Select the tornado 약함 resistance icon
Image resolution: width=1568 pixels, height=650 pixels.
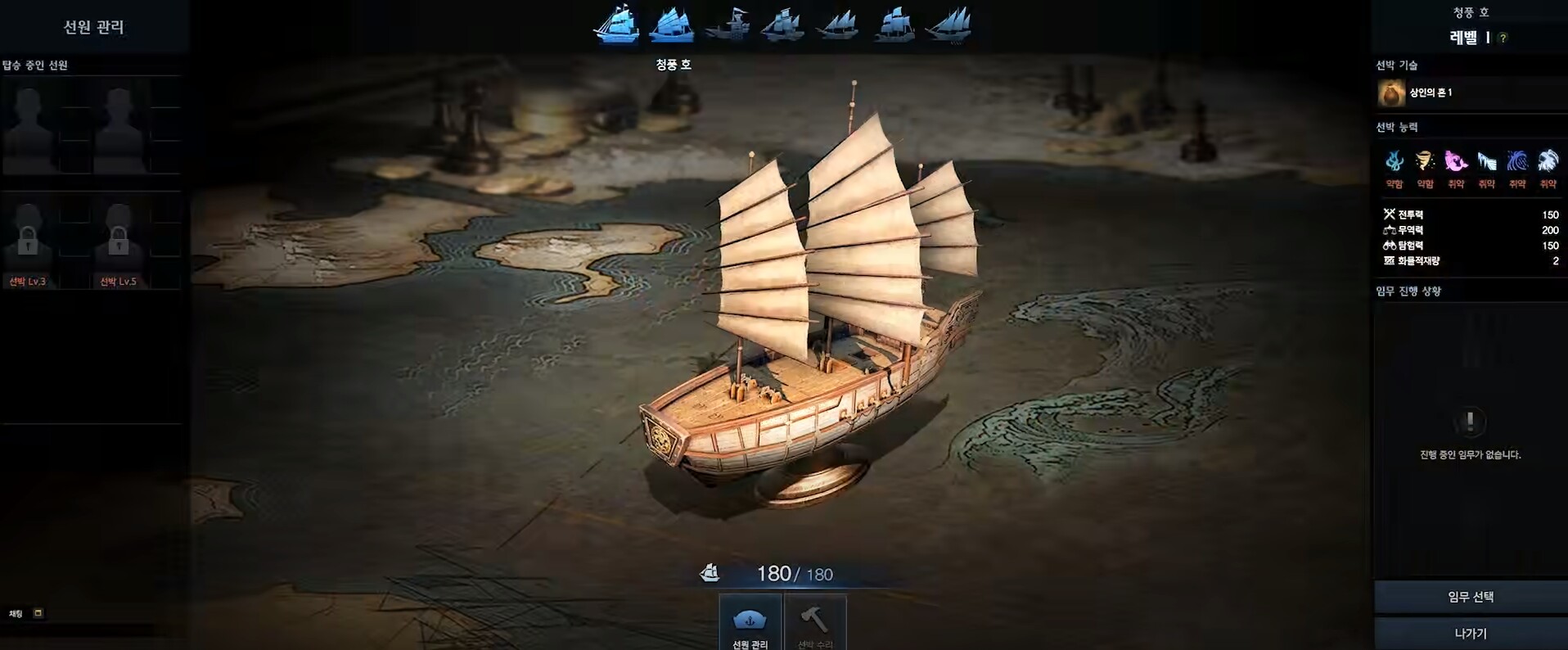pyautogui.click(x=1425, y=161)
